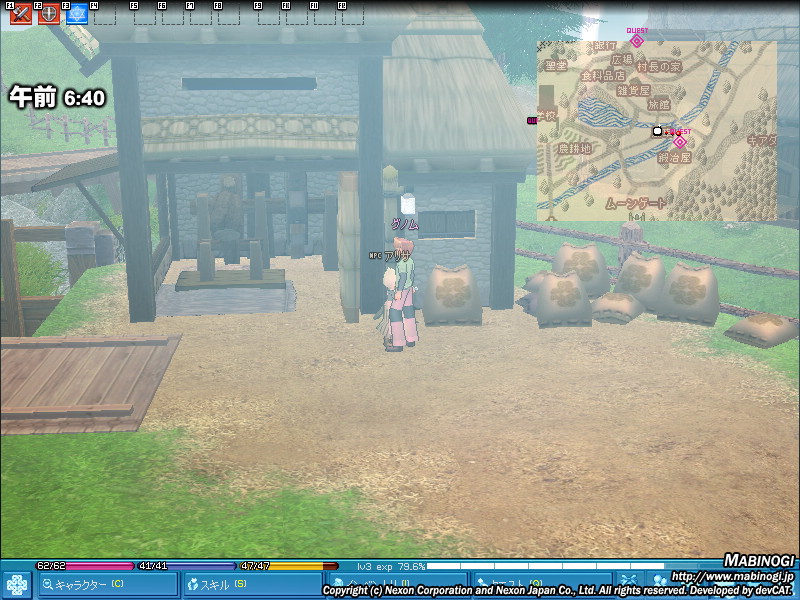Select the quest marker above 銀行 on the minimap
Viewport: 800px width, 600px height.
click(x=636, y=41)
